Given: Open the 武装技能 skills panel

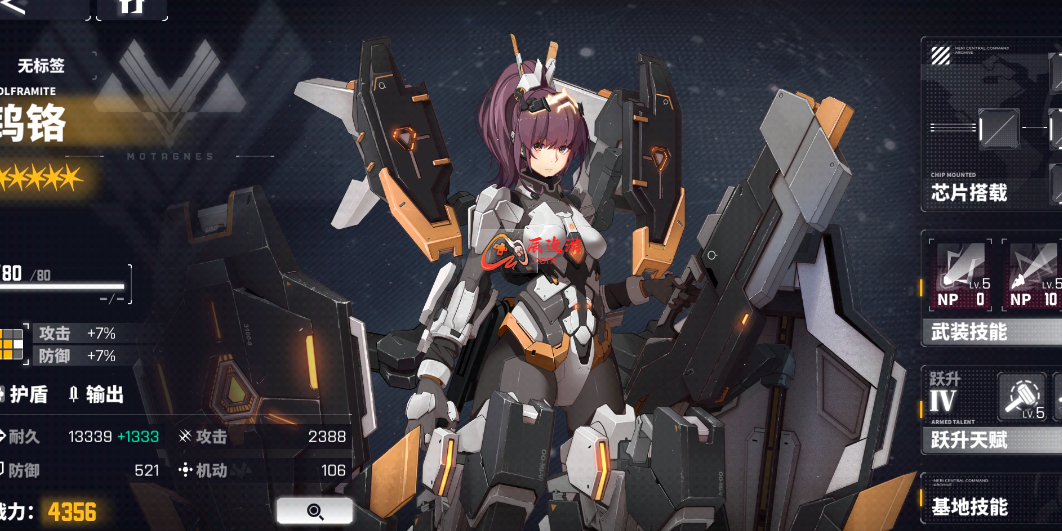Looking at the screenshot, I should click(x=968, y=331).
